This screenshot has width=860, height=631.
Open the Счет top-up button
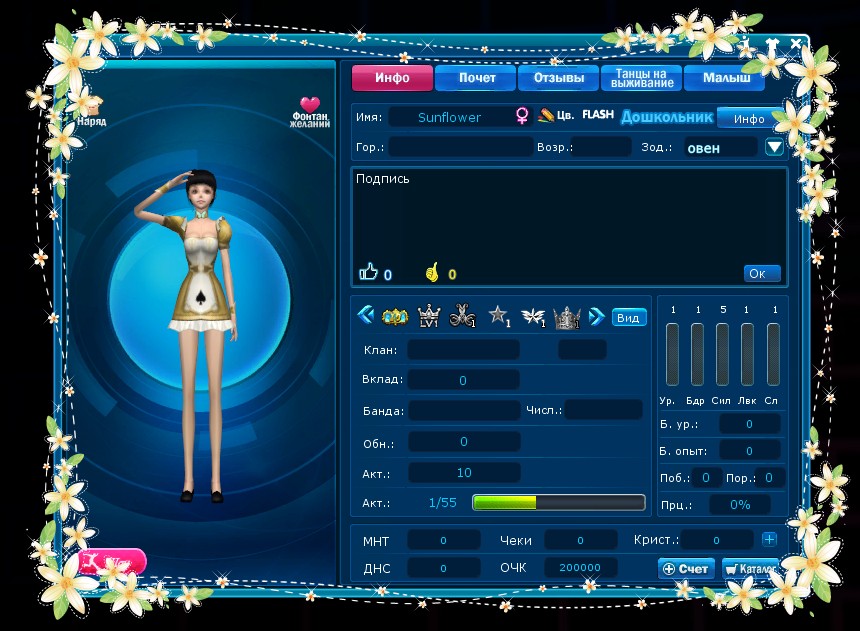coord(686,568)
